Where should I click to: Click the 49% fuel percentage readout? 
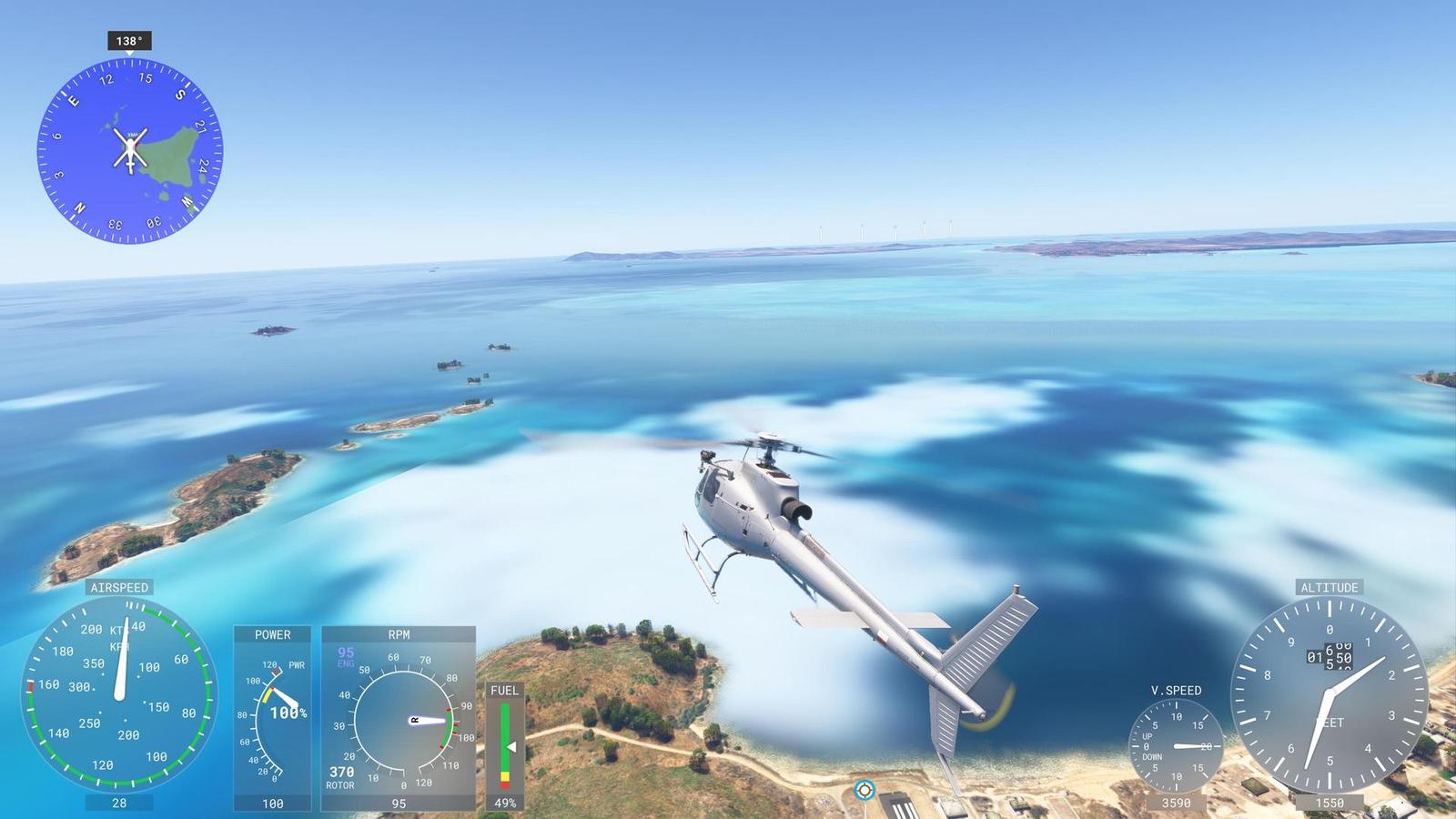(x=504, y=802)
